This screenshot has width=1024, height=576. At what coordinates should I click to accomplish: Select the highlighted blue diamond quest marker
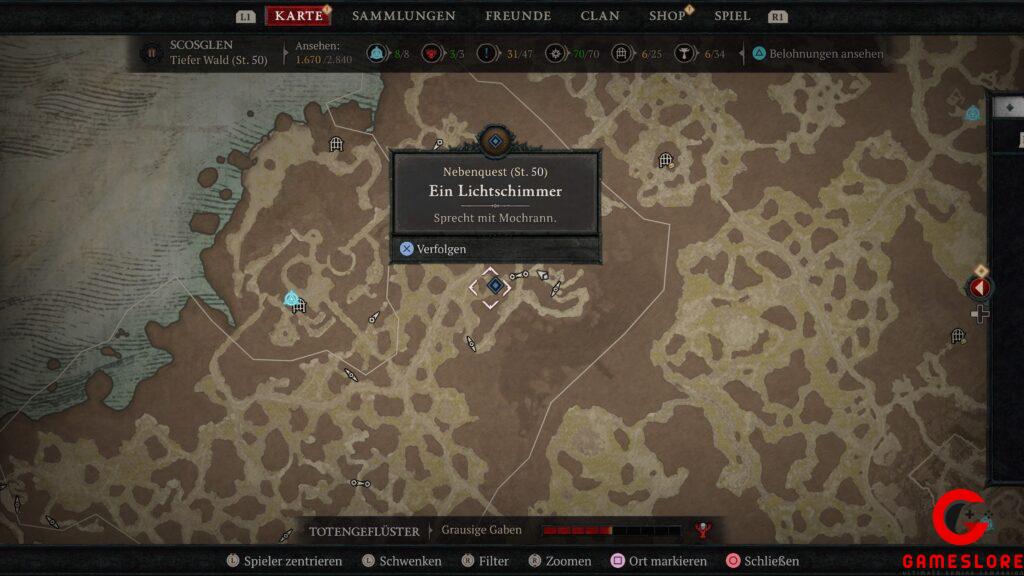click(x=494, y=286)
